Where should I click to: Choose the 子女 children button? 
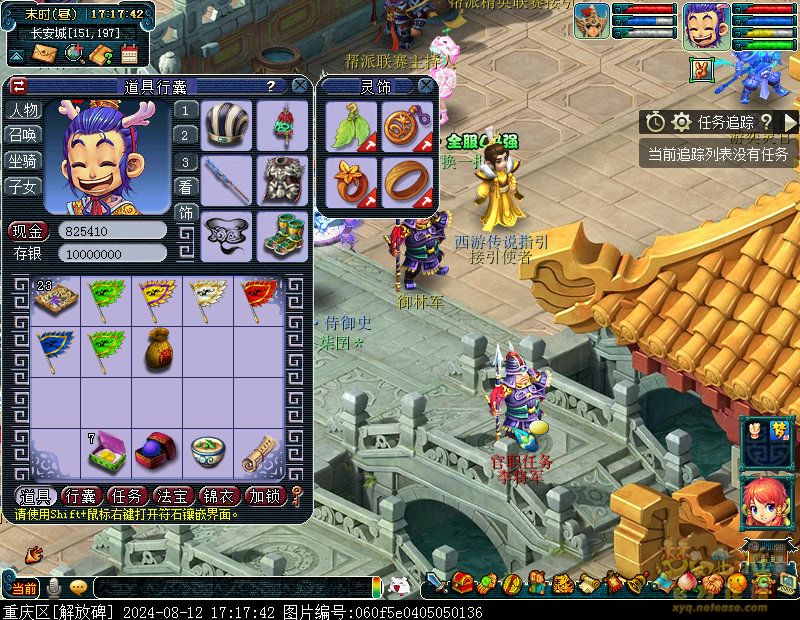coord(24,186)
